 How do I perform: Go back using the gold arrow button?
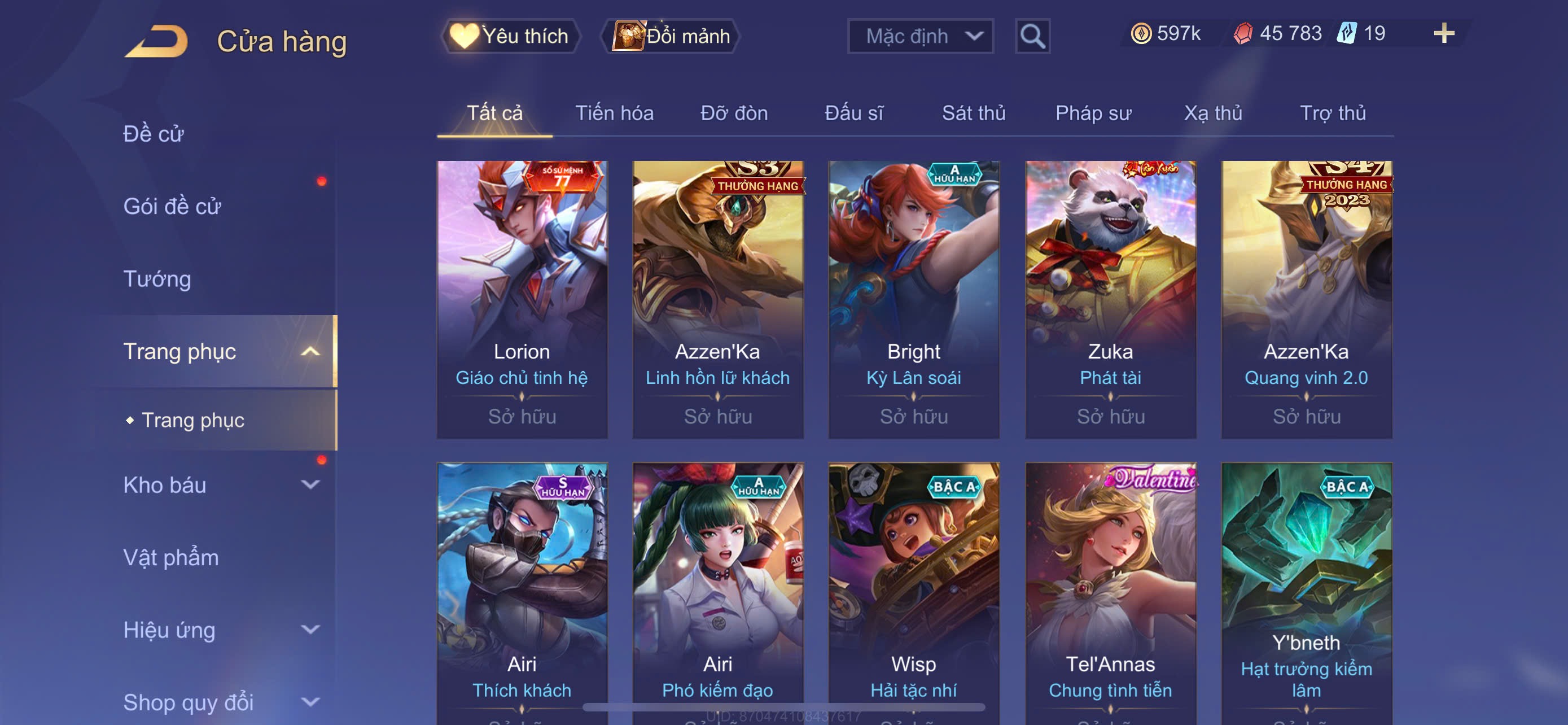(x=156, y=41)
